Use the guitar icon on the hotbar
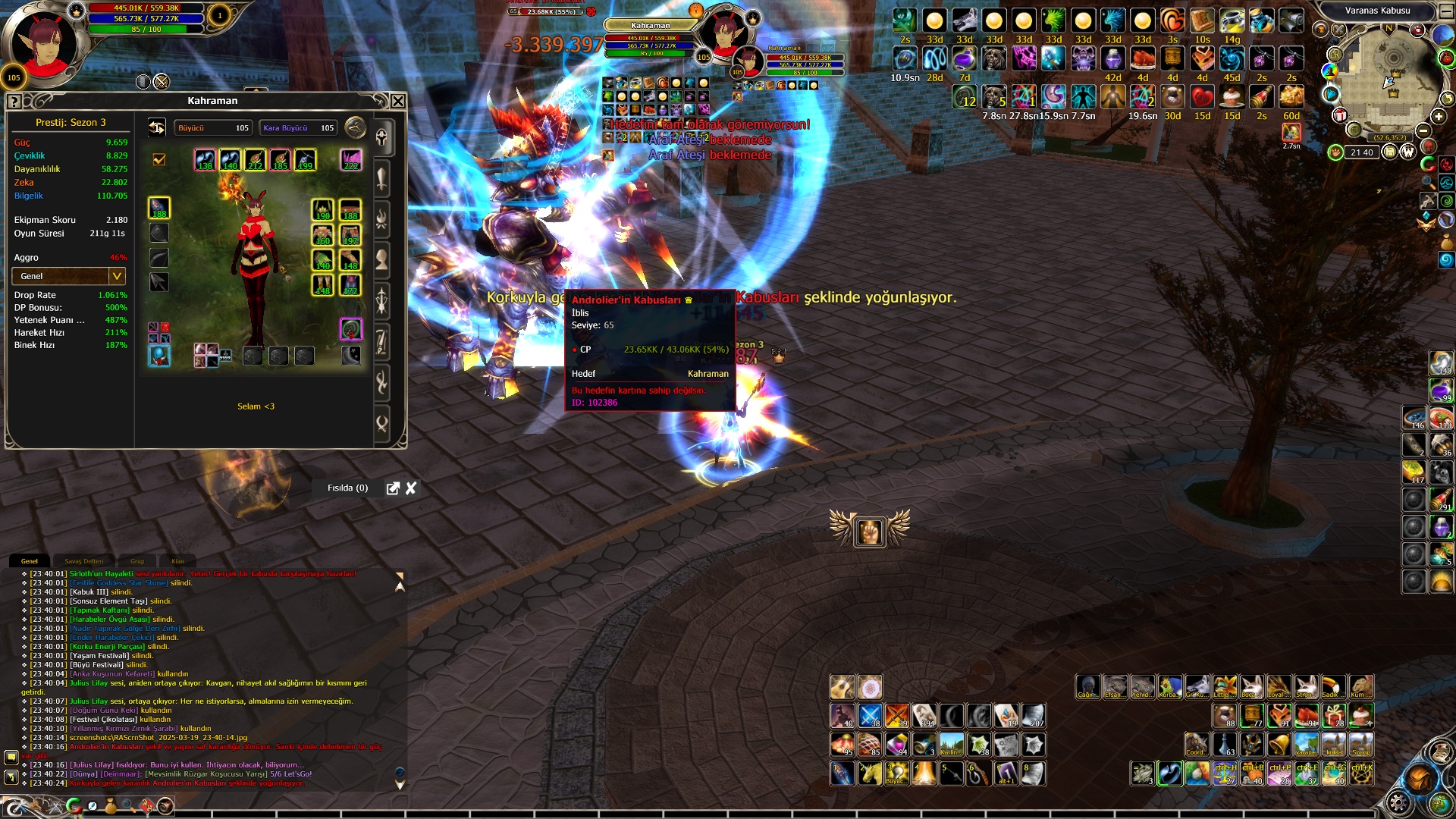The height and width of the screenshot is (819, 1456). 842,687
